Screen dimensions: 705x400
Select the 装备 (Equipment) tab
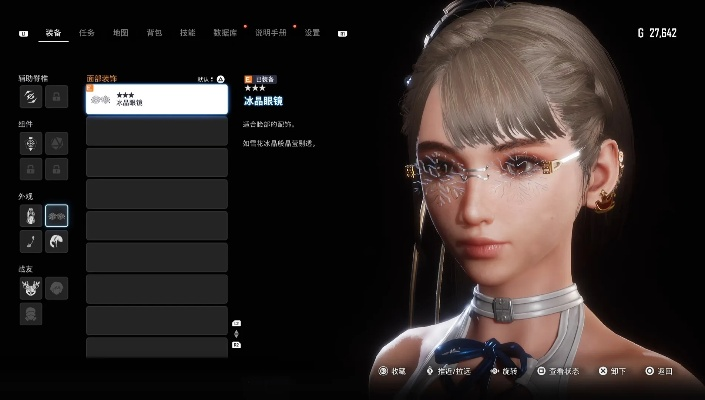coord(53,33)
